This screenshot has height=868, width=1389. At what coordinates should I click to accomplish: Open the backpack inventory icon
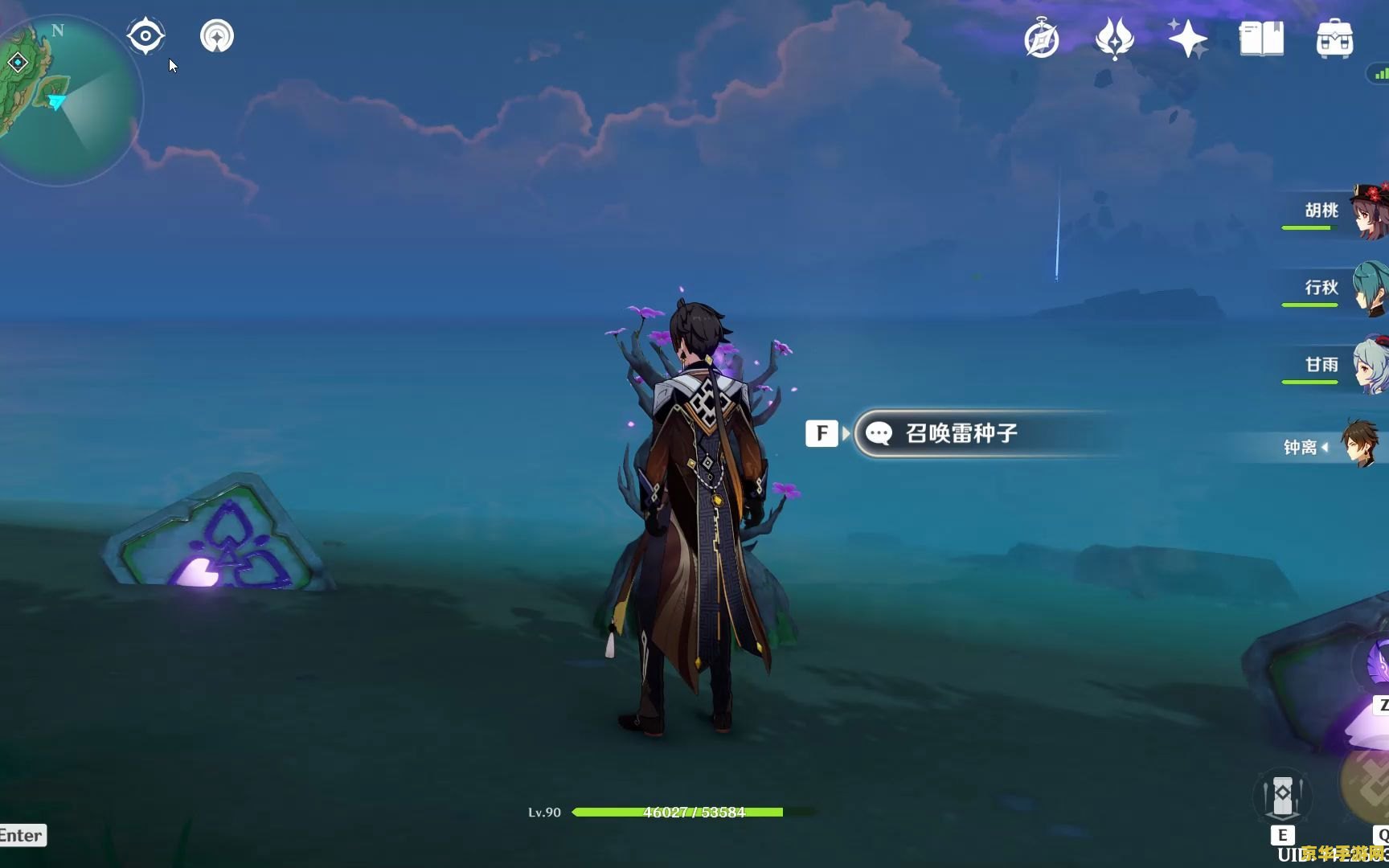pyautogui.click(x=1334, y=39)
